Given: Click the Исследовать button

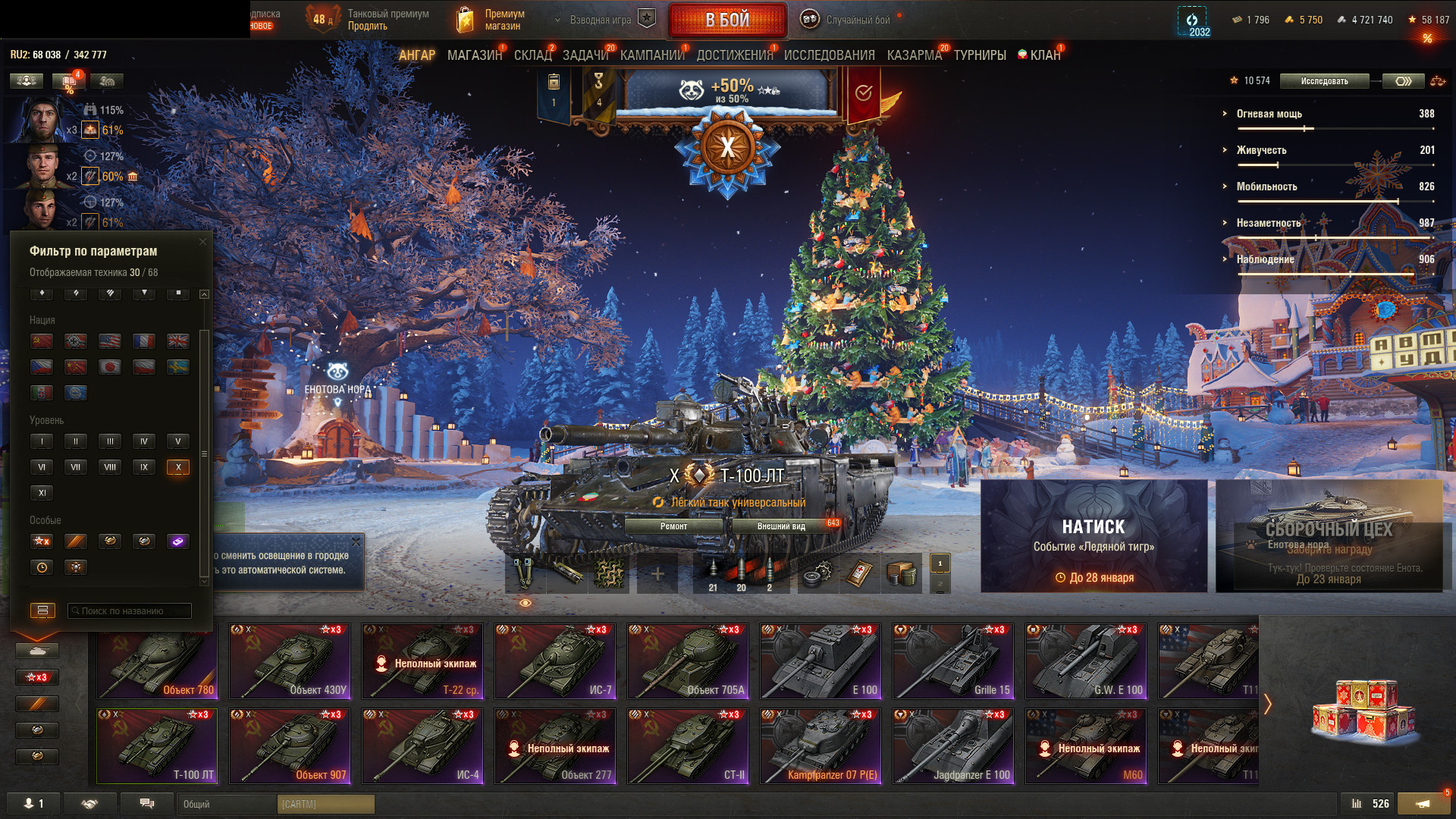Looking at the screenshot, I should point(1324,81).
